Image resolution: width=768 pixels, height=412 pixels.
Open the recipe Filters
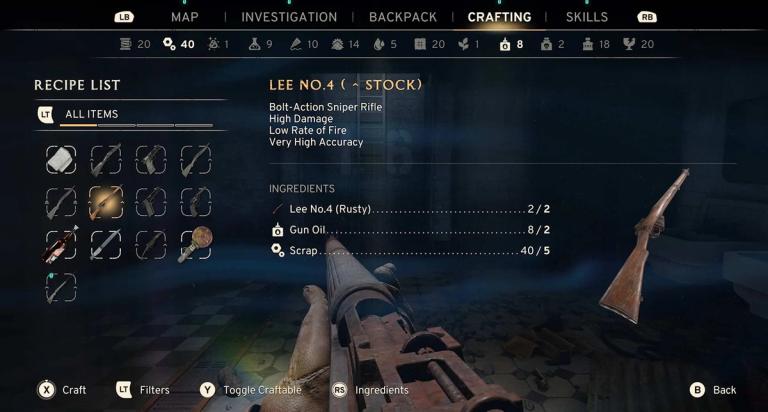click(x=142, y=390)
